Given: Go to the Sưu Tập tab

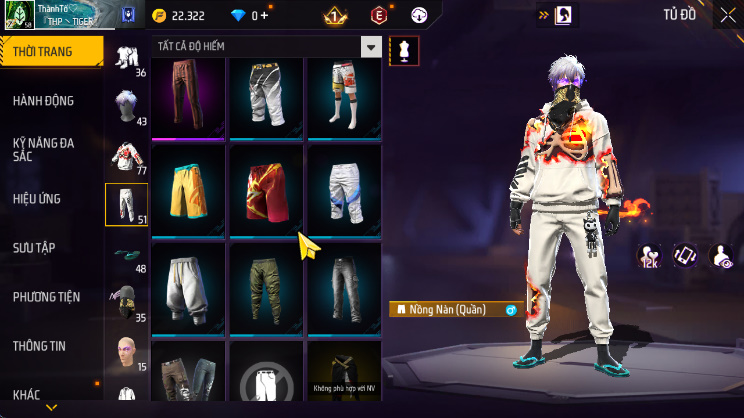Looking at the screenshot, I should (x=36, y=248).
